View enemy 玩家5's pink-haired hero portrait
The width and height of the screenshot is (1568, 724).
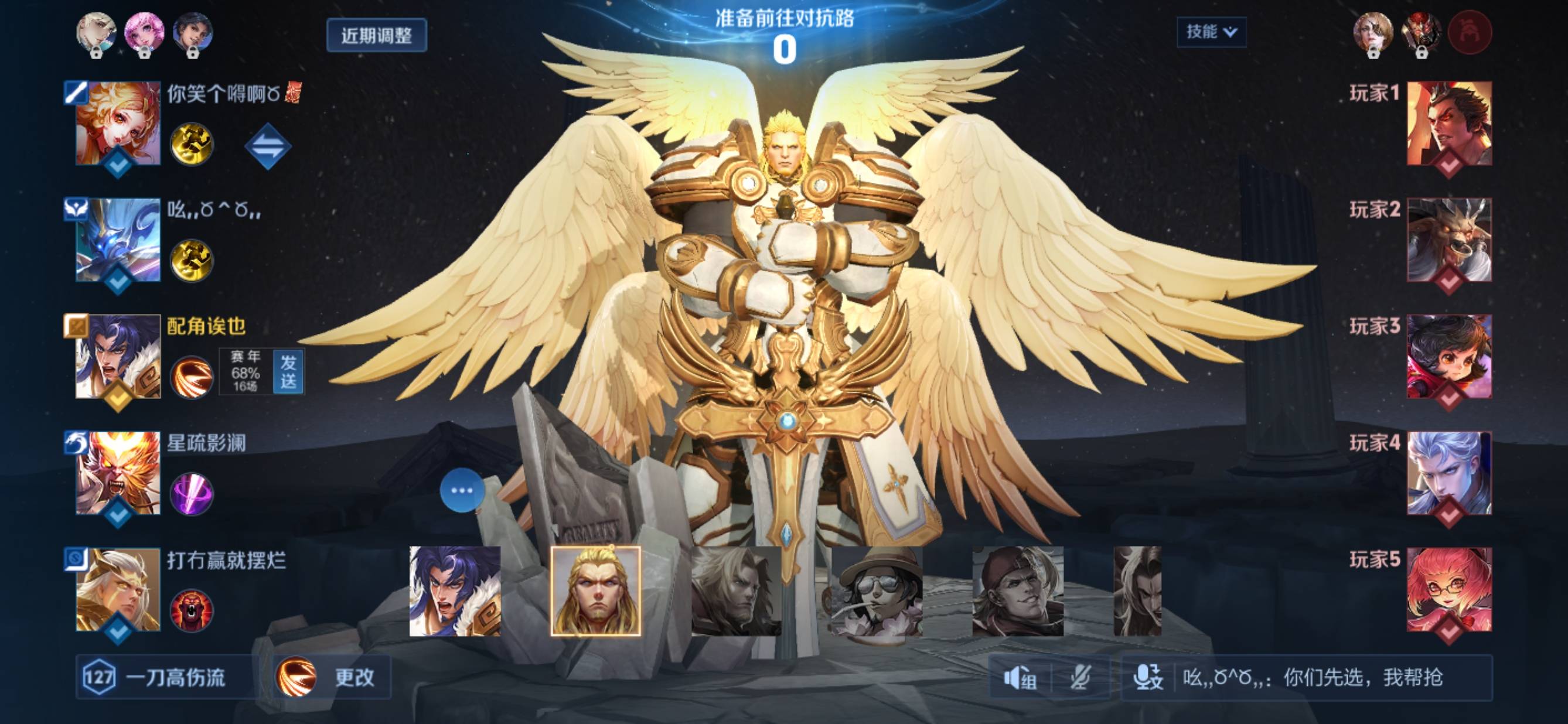[x=1448, y=589]
